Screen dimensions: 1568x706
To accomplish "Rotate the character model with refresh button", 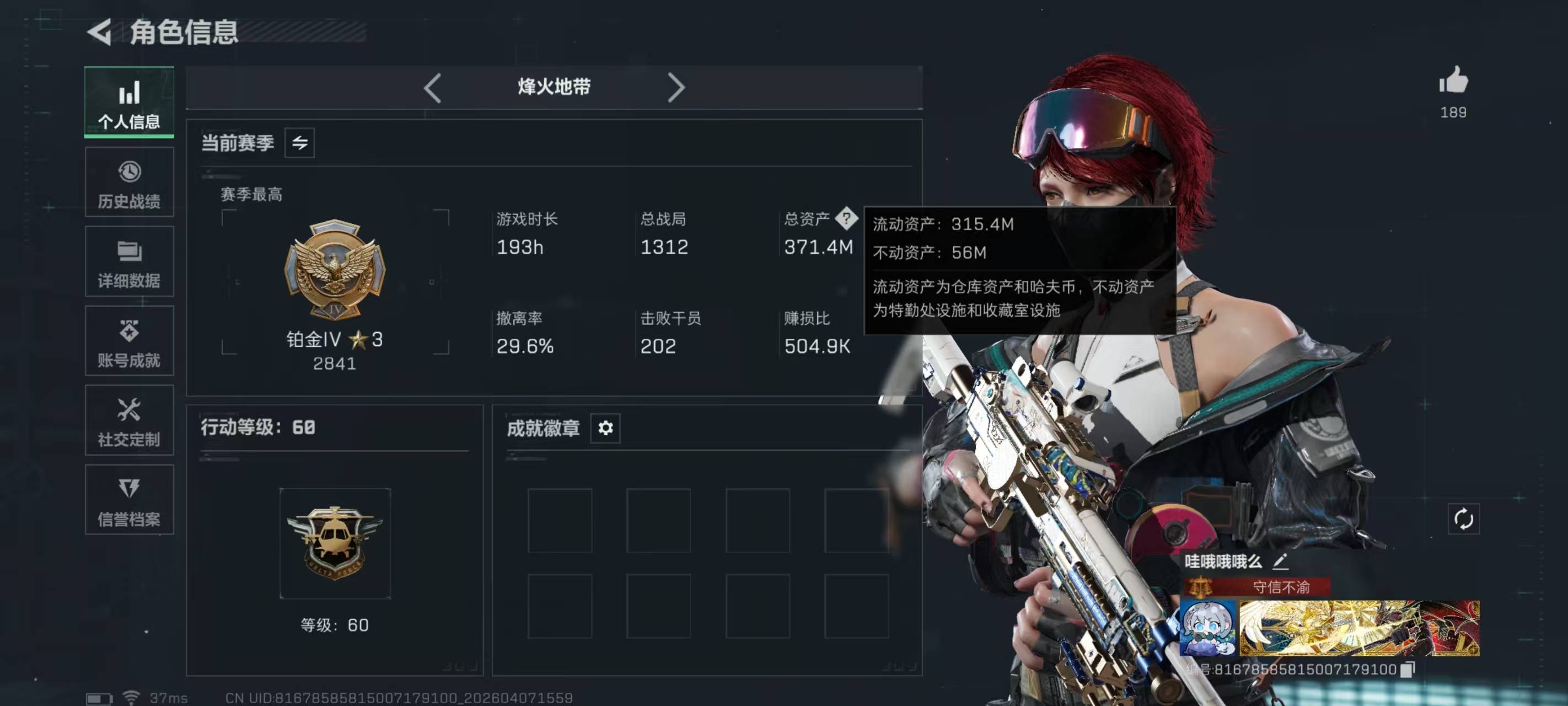I will coord(1463,519).
